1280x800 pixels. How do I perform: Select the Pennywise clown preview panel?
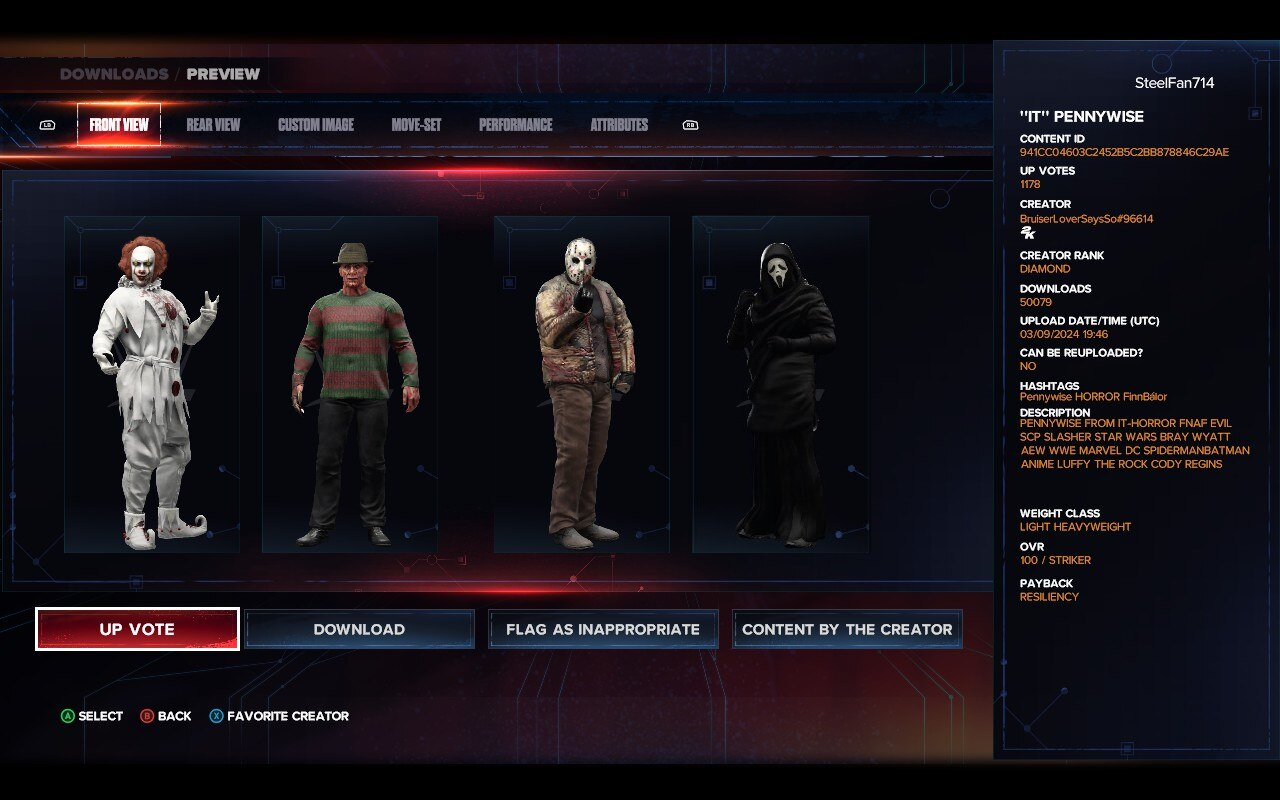(x=152, y=385)
